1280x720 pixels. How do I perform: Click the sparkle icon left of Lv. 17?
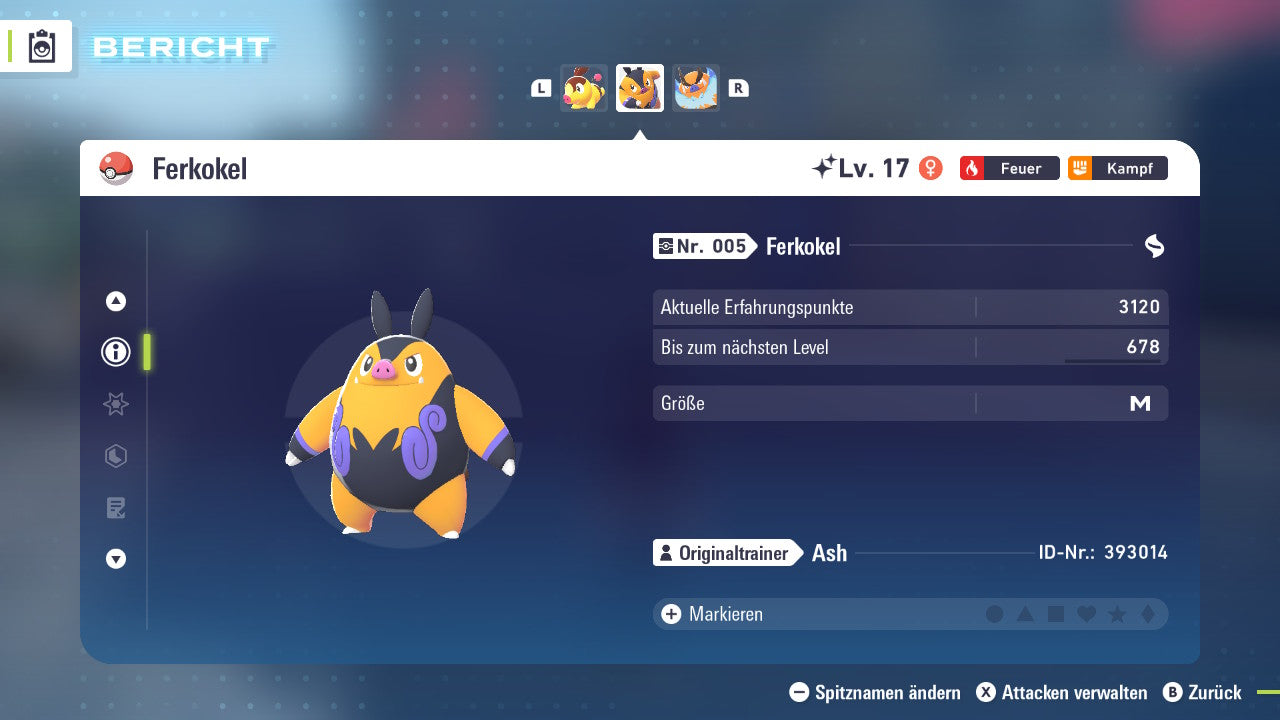click(x=828, y=167)
